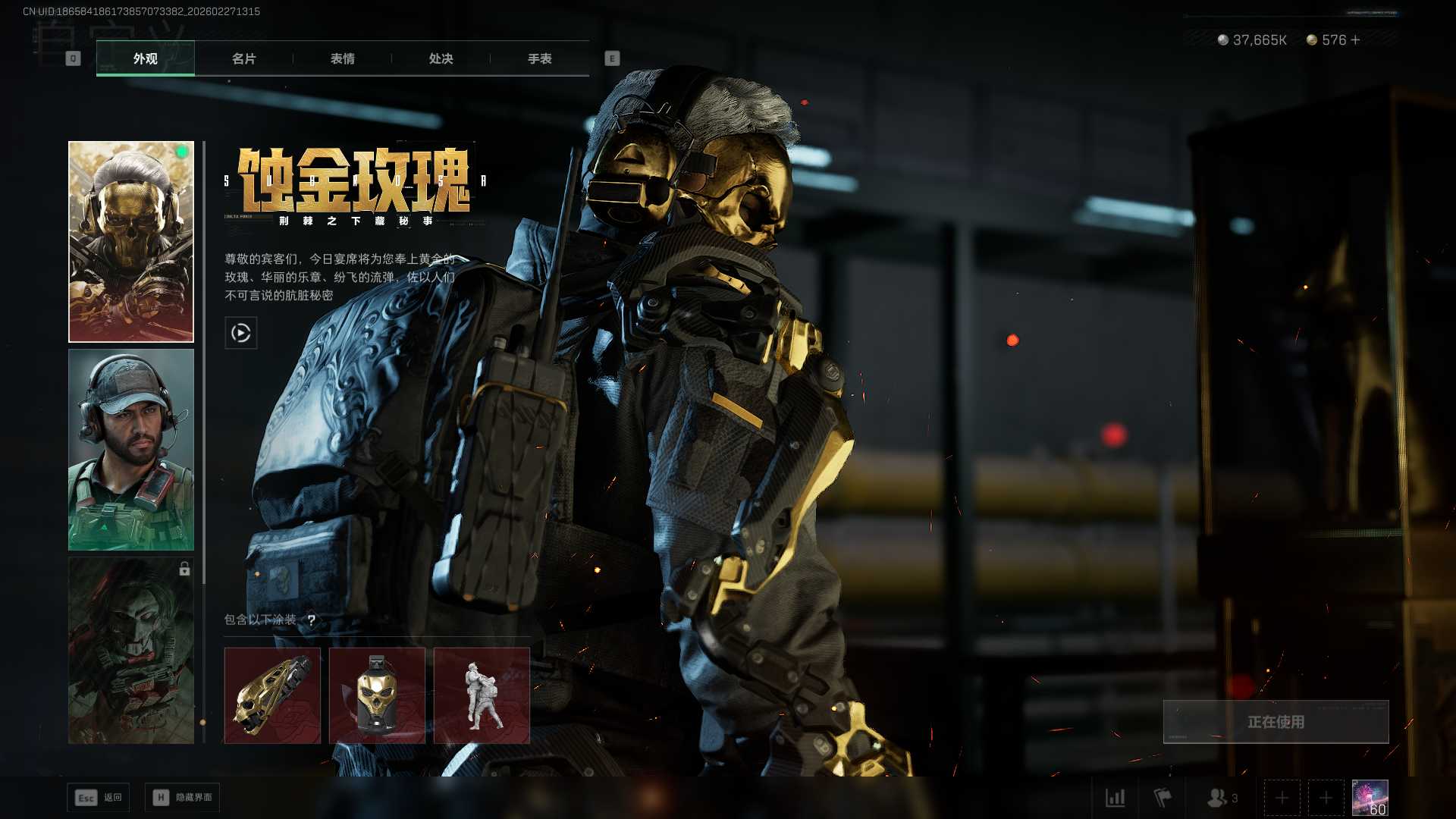Go back with the 返回 button
The image size is (1456, 819).
pos(99,798)
